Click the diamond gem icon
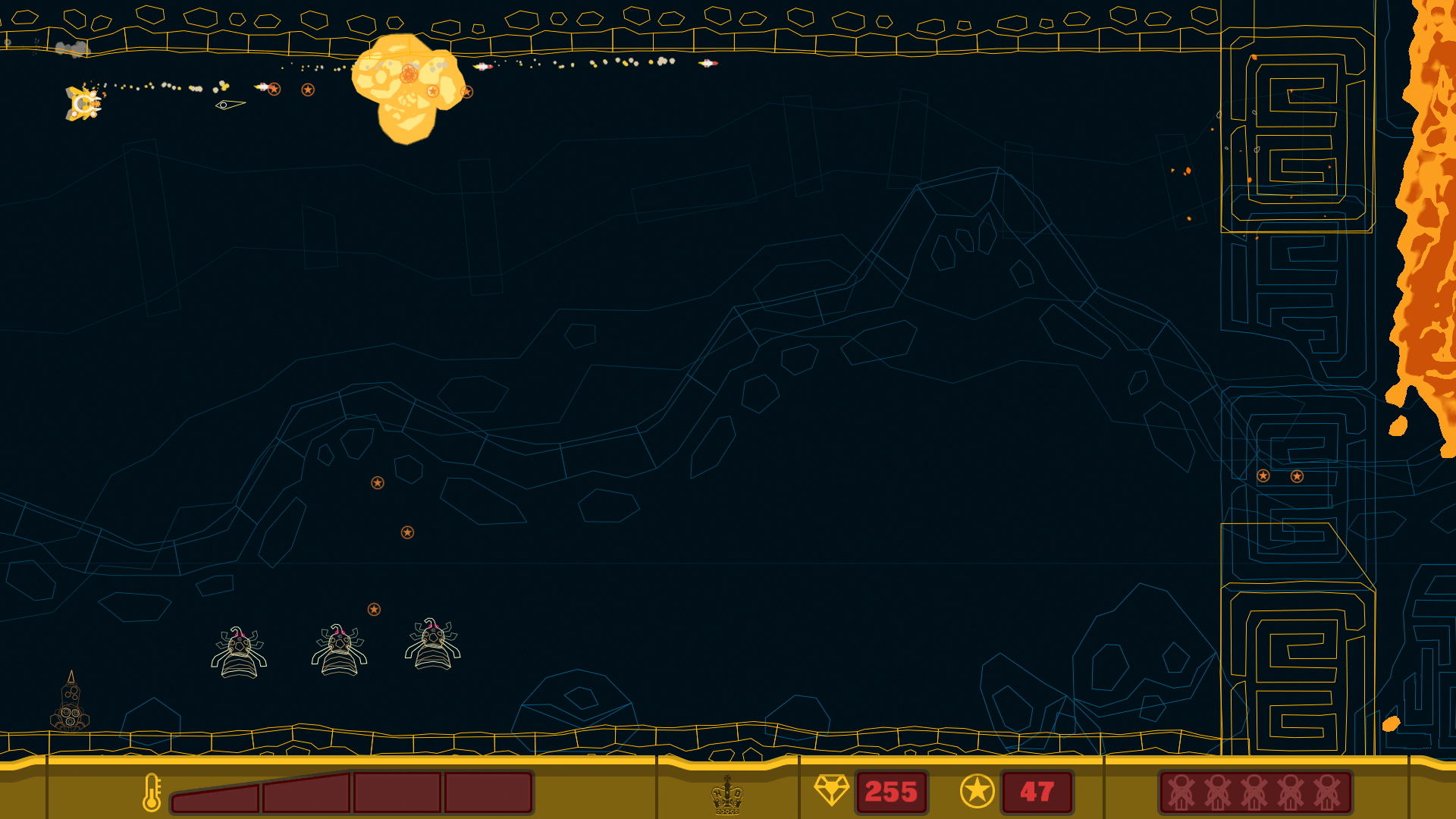 [831, 790]
